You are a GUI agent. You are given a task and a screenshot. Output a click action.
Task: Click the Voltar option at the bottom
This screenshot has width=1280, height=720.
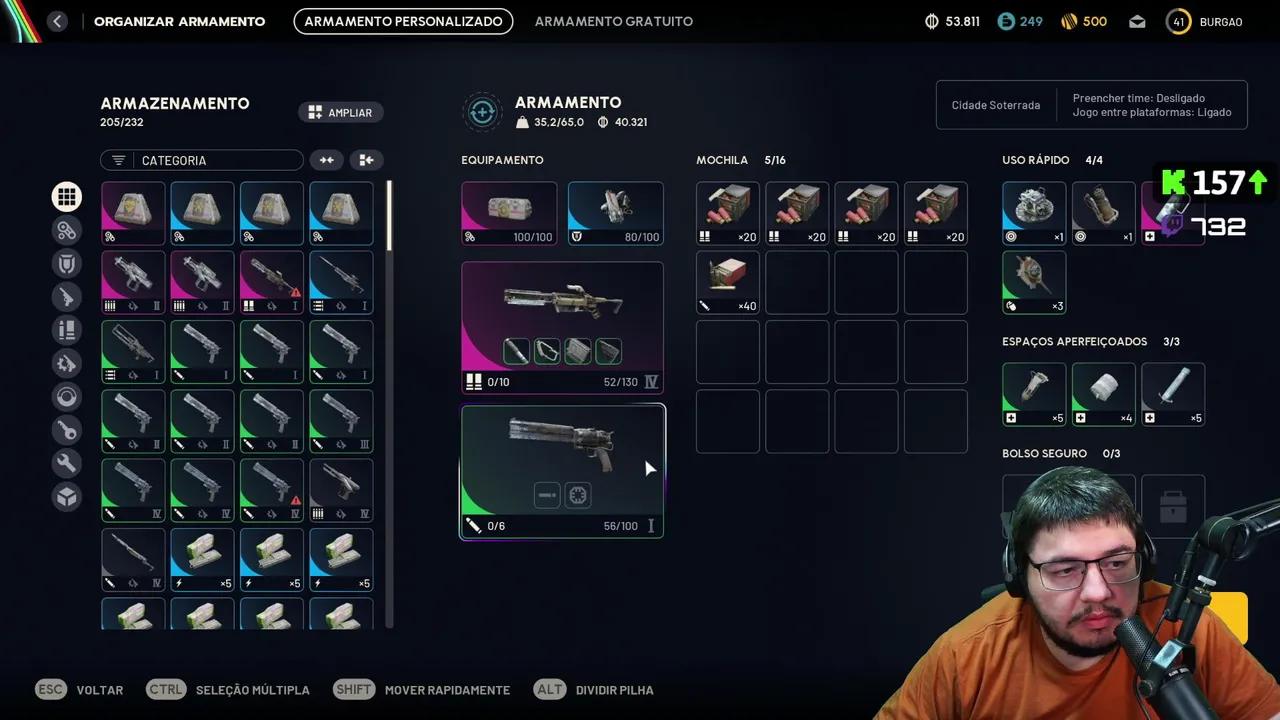pyautogui.click(x=99, y=690)
